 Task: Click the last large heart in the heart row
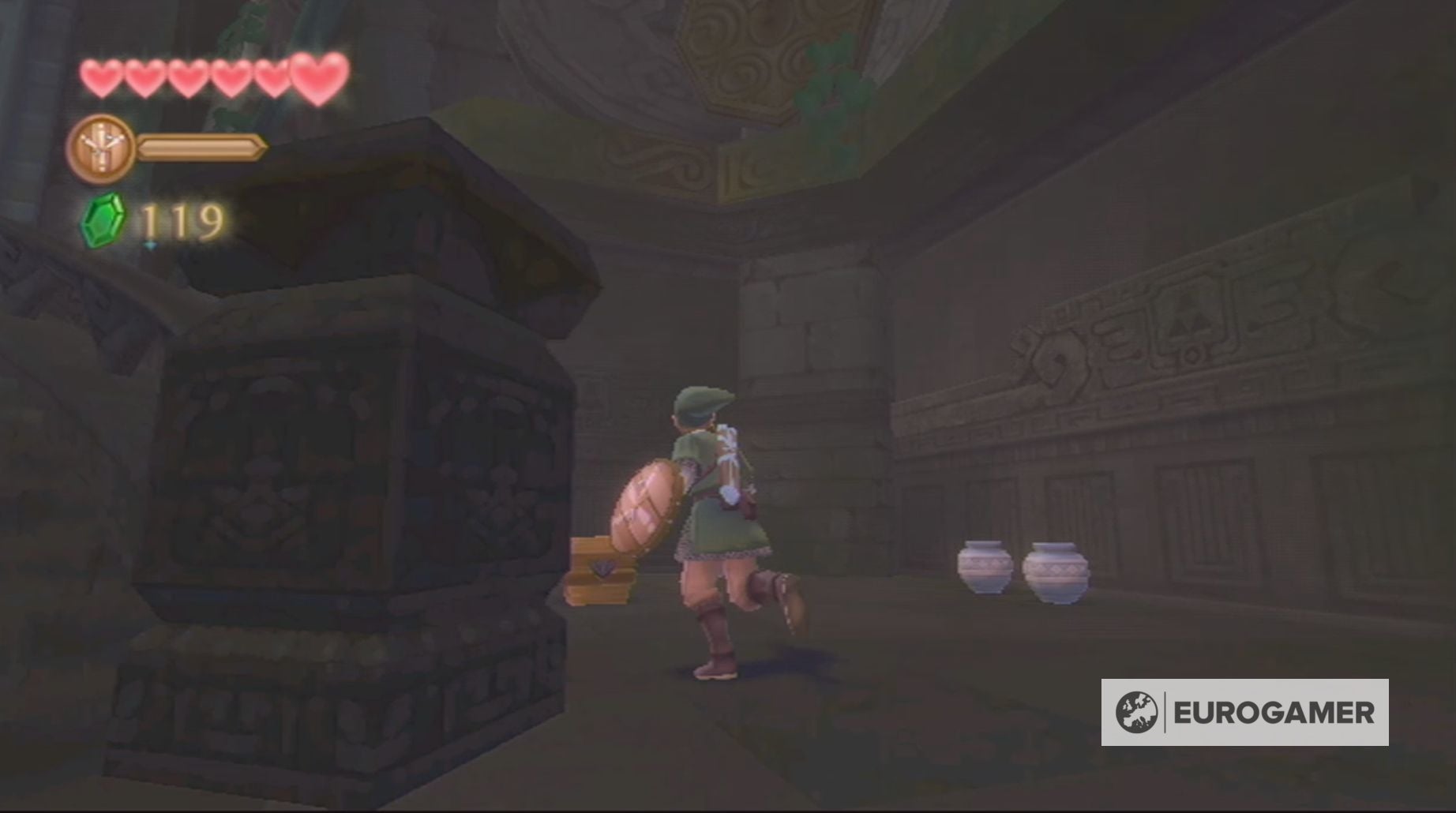tap(316, 75)
